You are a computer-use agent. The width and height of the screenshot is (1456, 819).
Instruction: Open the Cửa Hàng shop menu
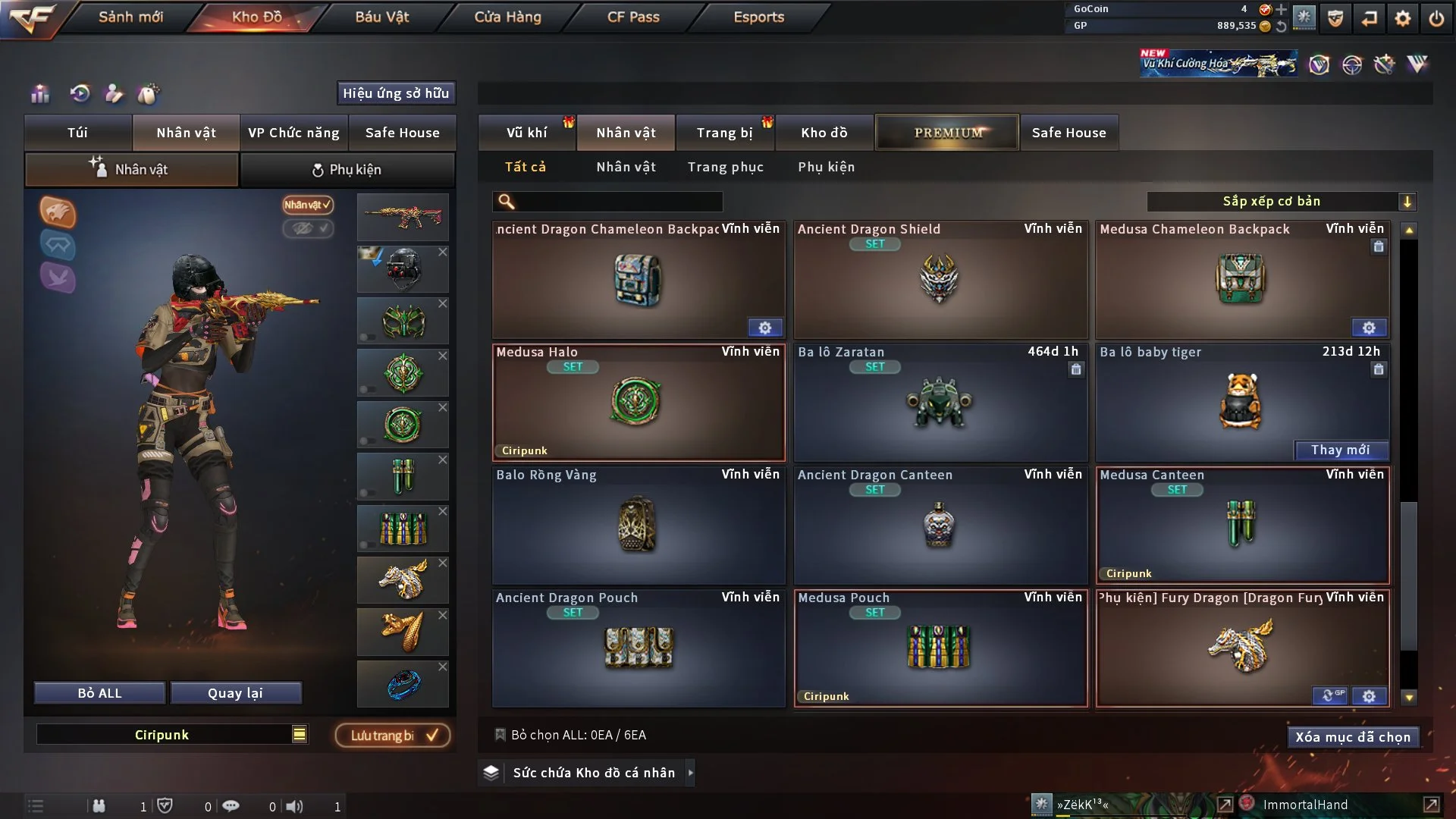coord(507,17)
